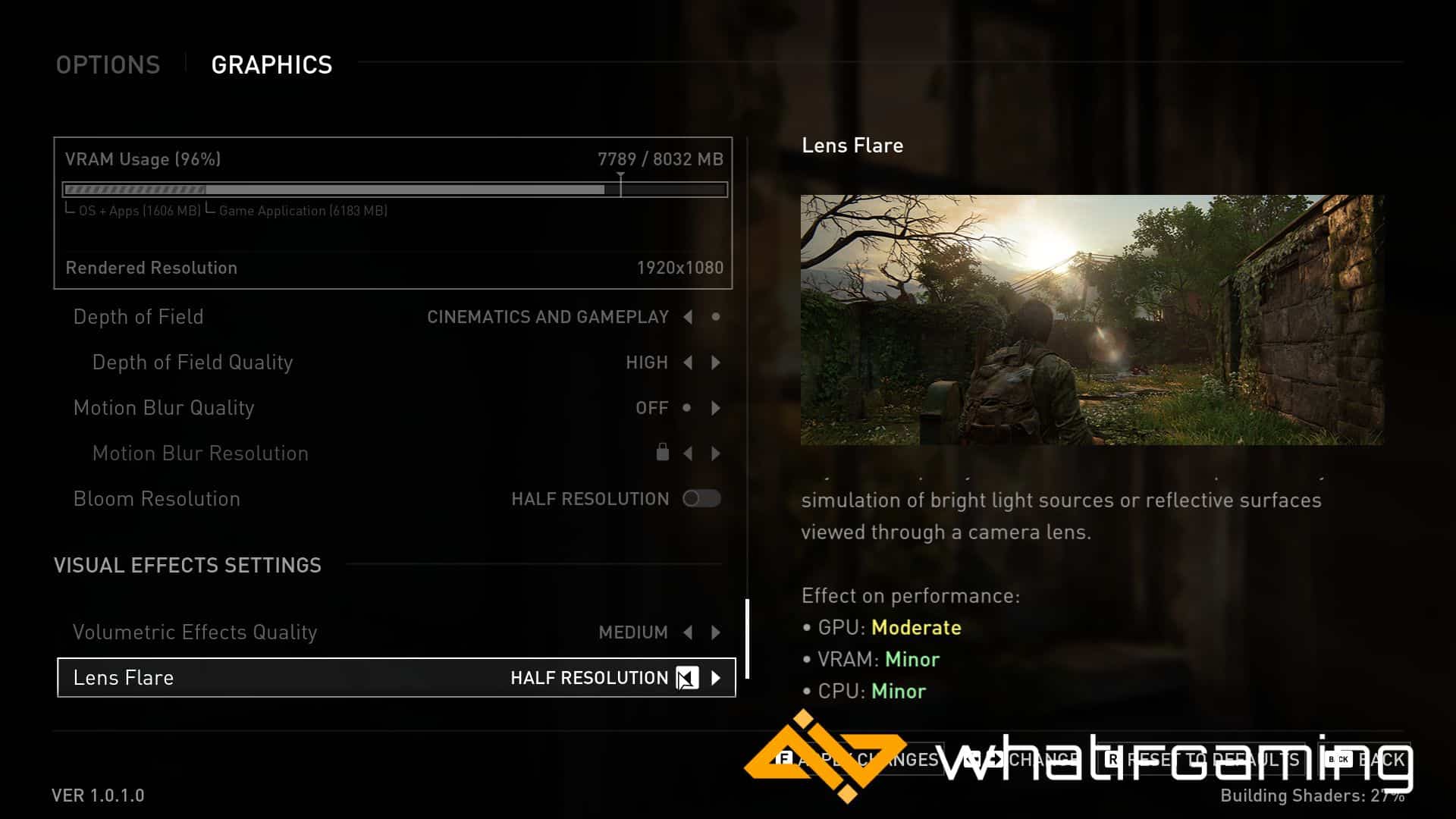Raise Motion Blur Quality with right arrow
The width and height of the screenshot is (1456, 819).
pyautogui.click(x=716, y=408)
